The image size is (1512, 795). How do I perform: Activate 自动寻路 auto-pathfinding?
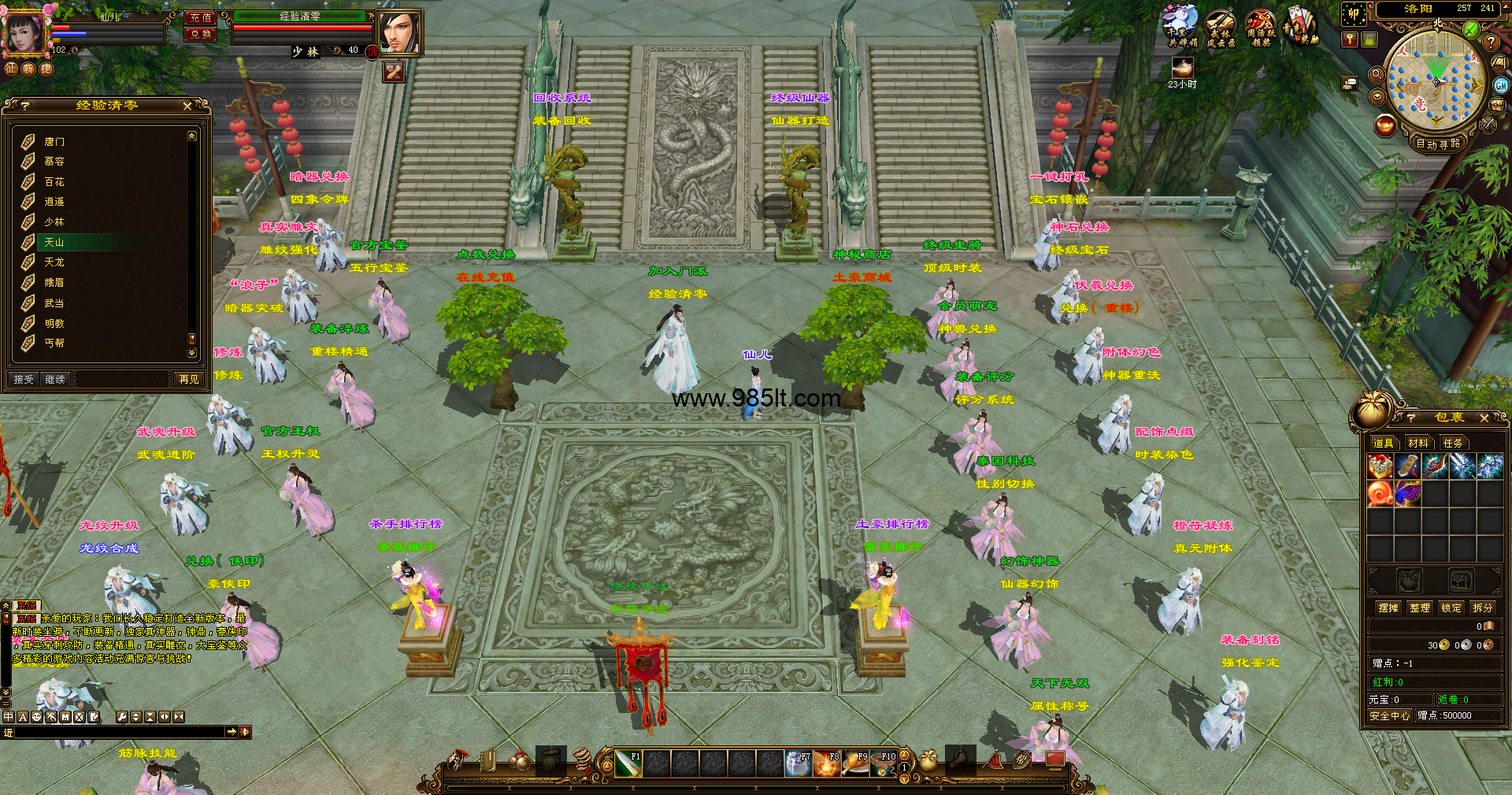point(1438,143)
